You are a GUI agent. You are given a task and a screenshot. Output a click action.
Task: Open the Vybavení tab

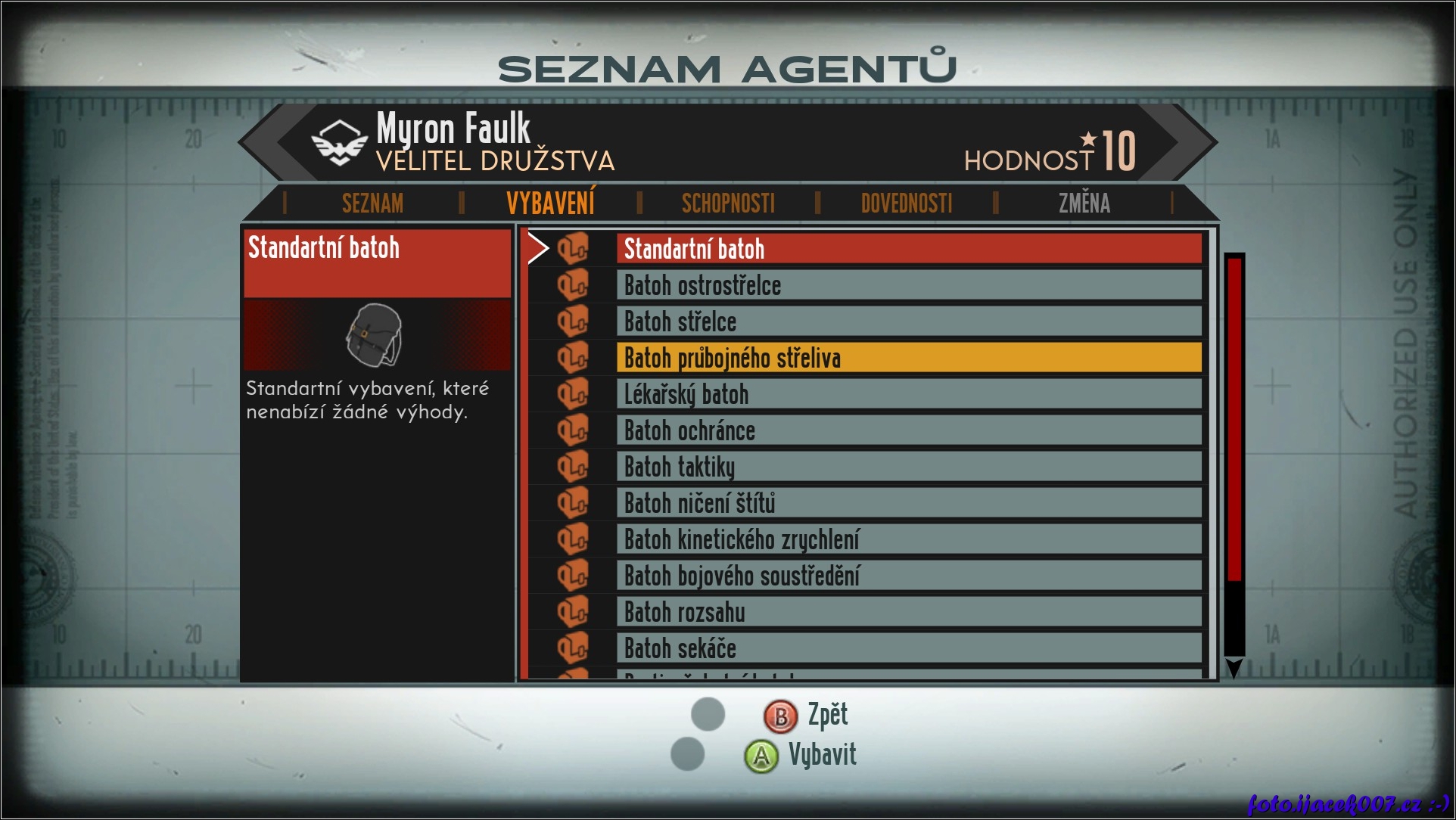550,203
